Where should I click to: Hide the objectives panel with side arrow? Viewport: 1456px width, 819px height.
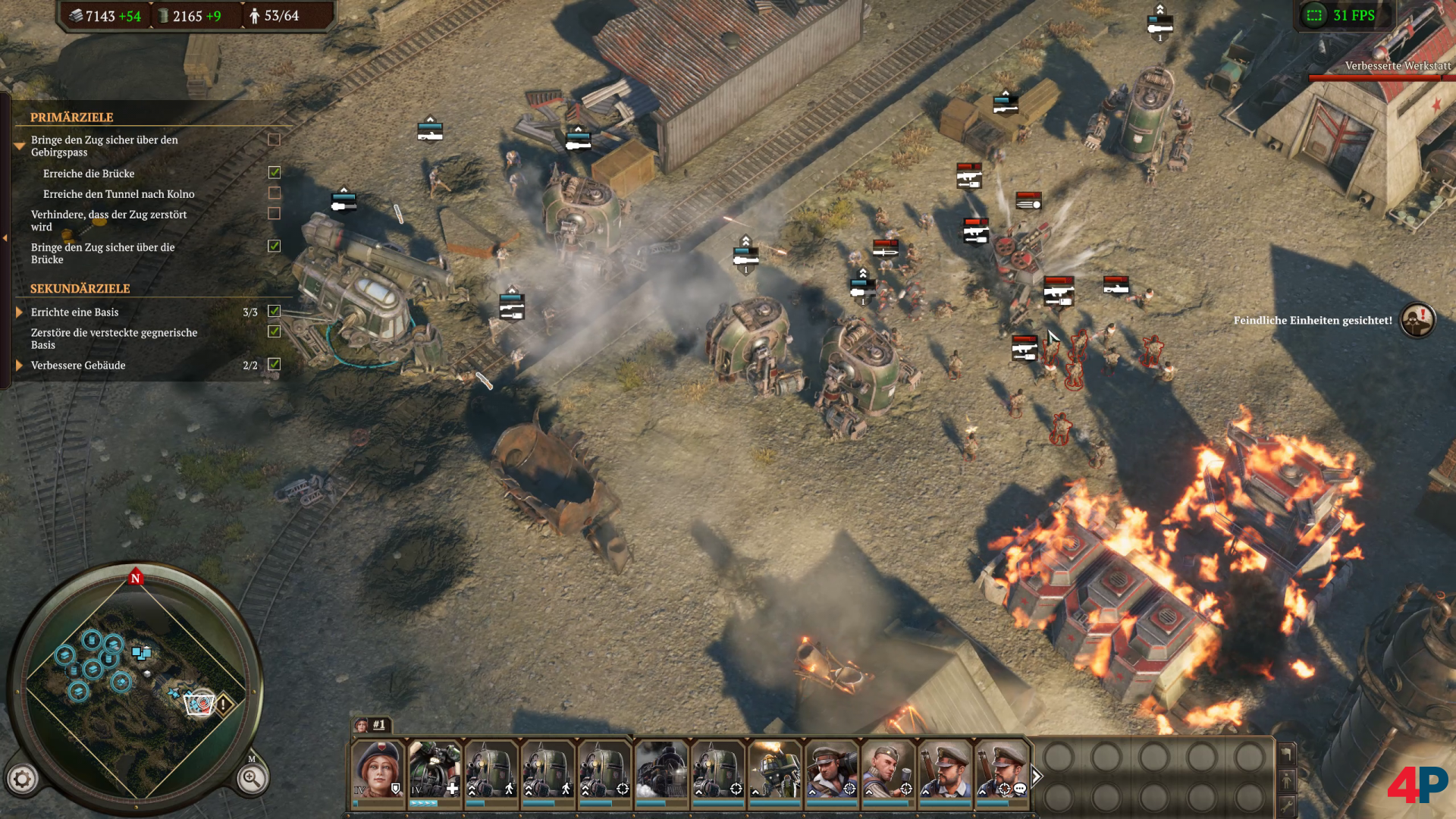tap(5, 238)
